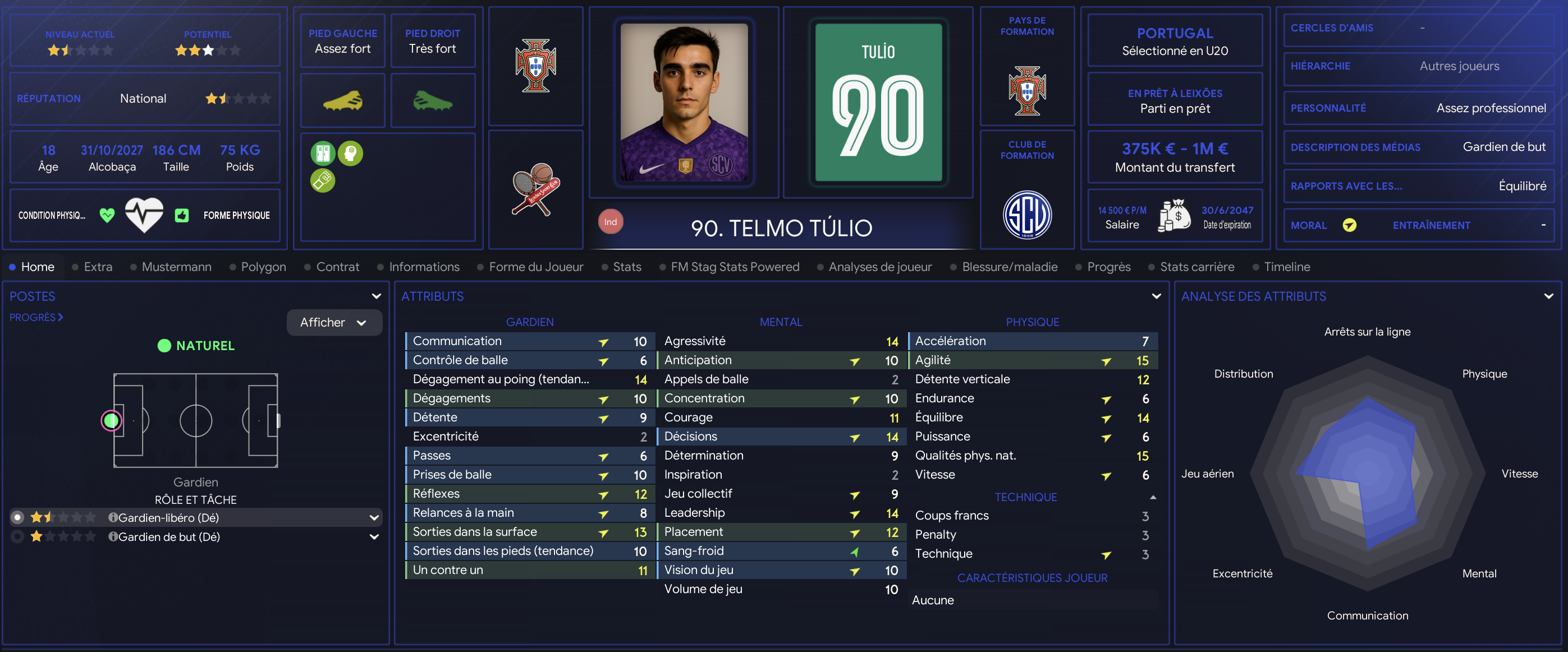Open the Analyse des attributs panel menu
The width and height of the screenshot is (1568, 652).
[x=1548, y=296]
